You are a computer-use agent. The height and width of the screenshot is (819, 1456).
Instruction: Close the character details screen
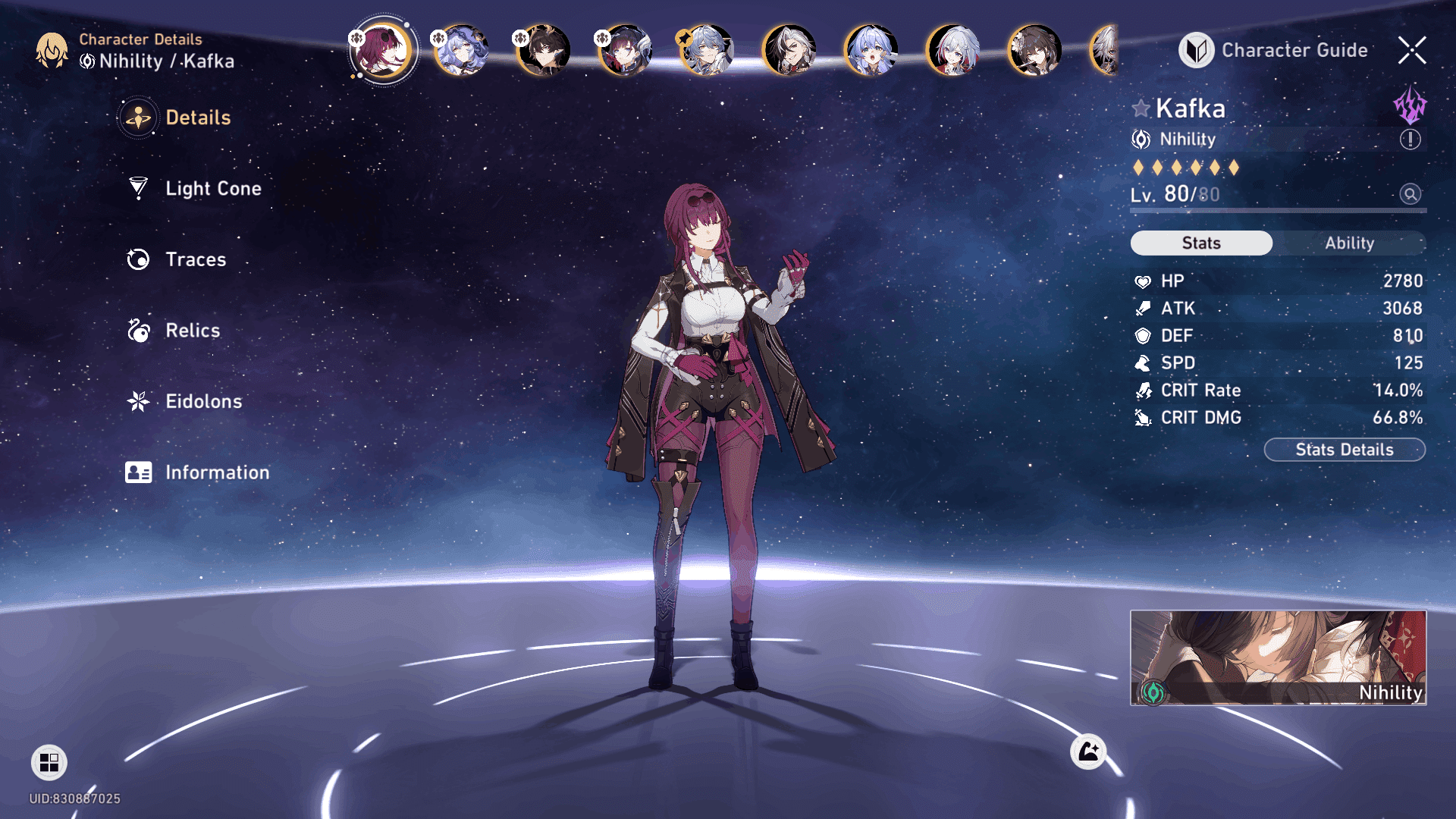(1411, 50)
